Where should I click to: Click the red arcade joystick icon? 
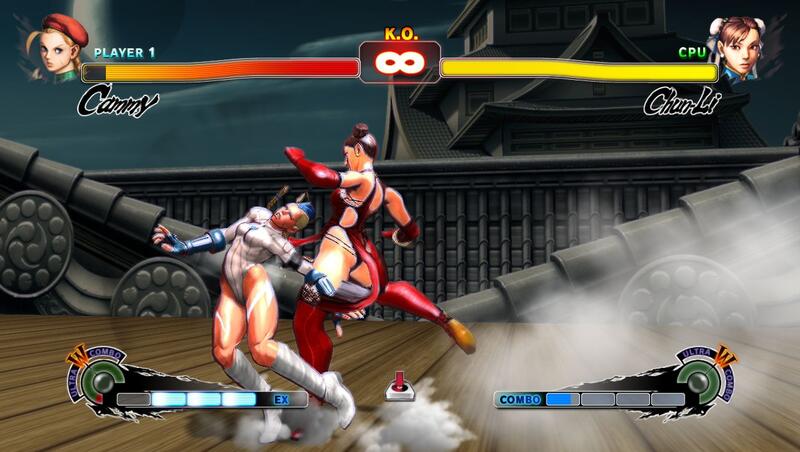click(399, 386)
